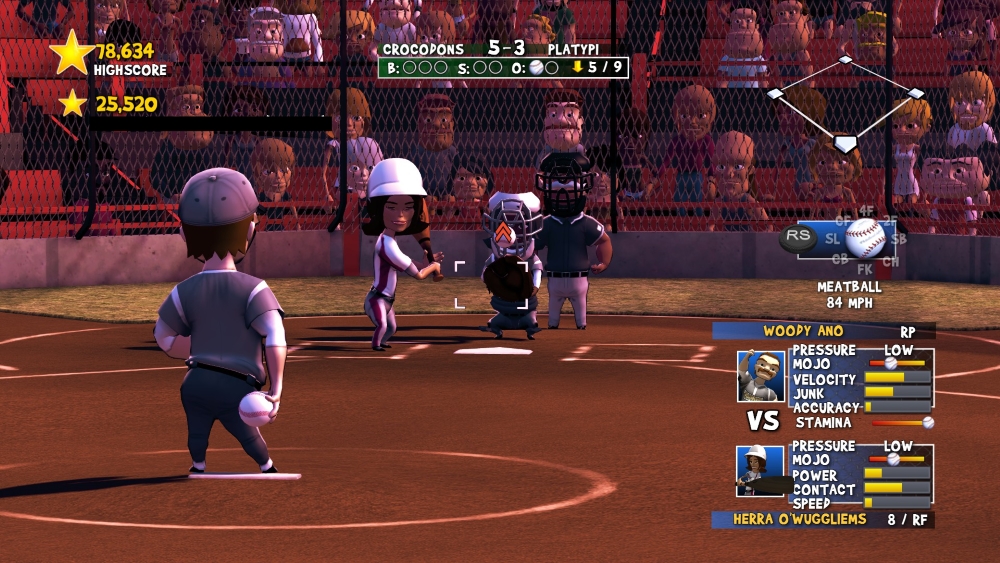Select pitcher Woopy Ano's portrait

coord(761,376)
